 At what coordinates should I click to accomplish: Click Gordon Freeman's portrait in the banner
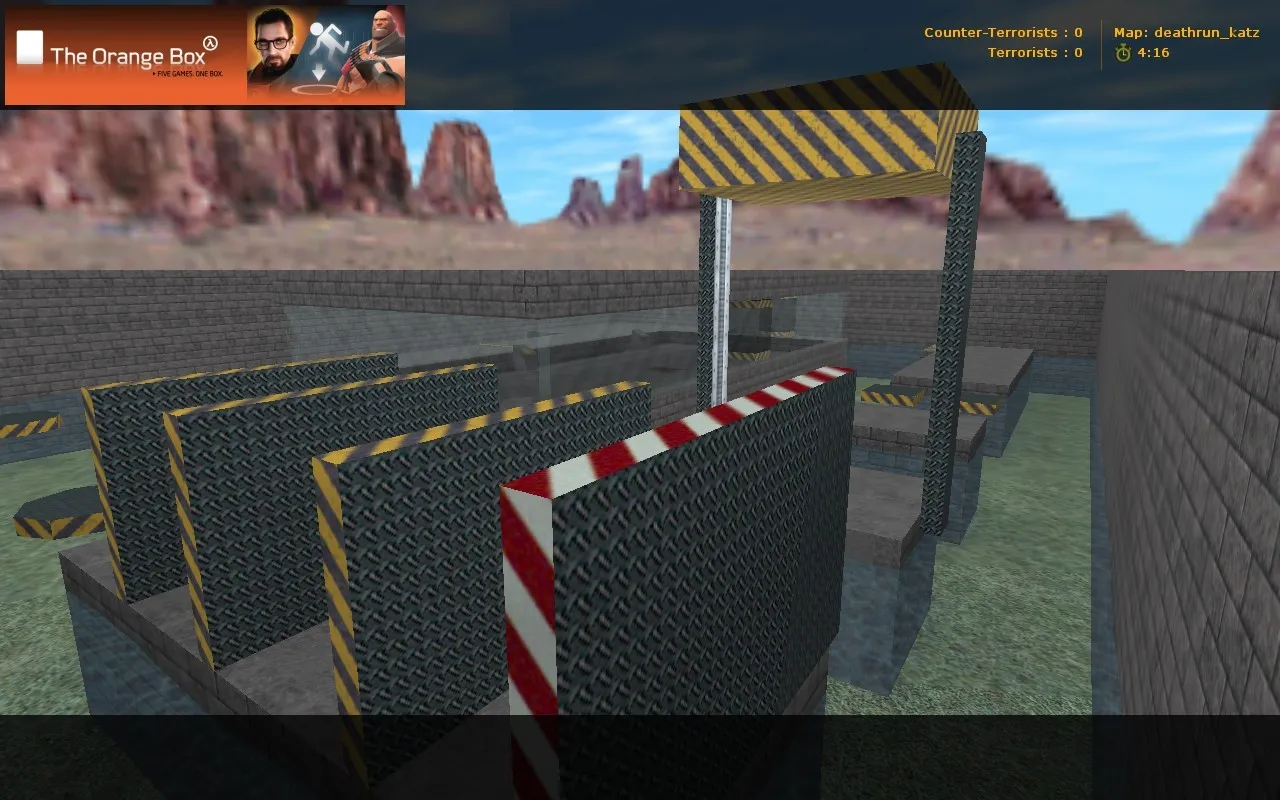(x=274, y=45)
